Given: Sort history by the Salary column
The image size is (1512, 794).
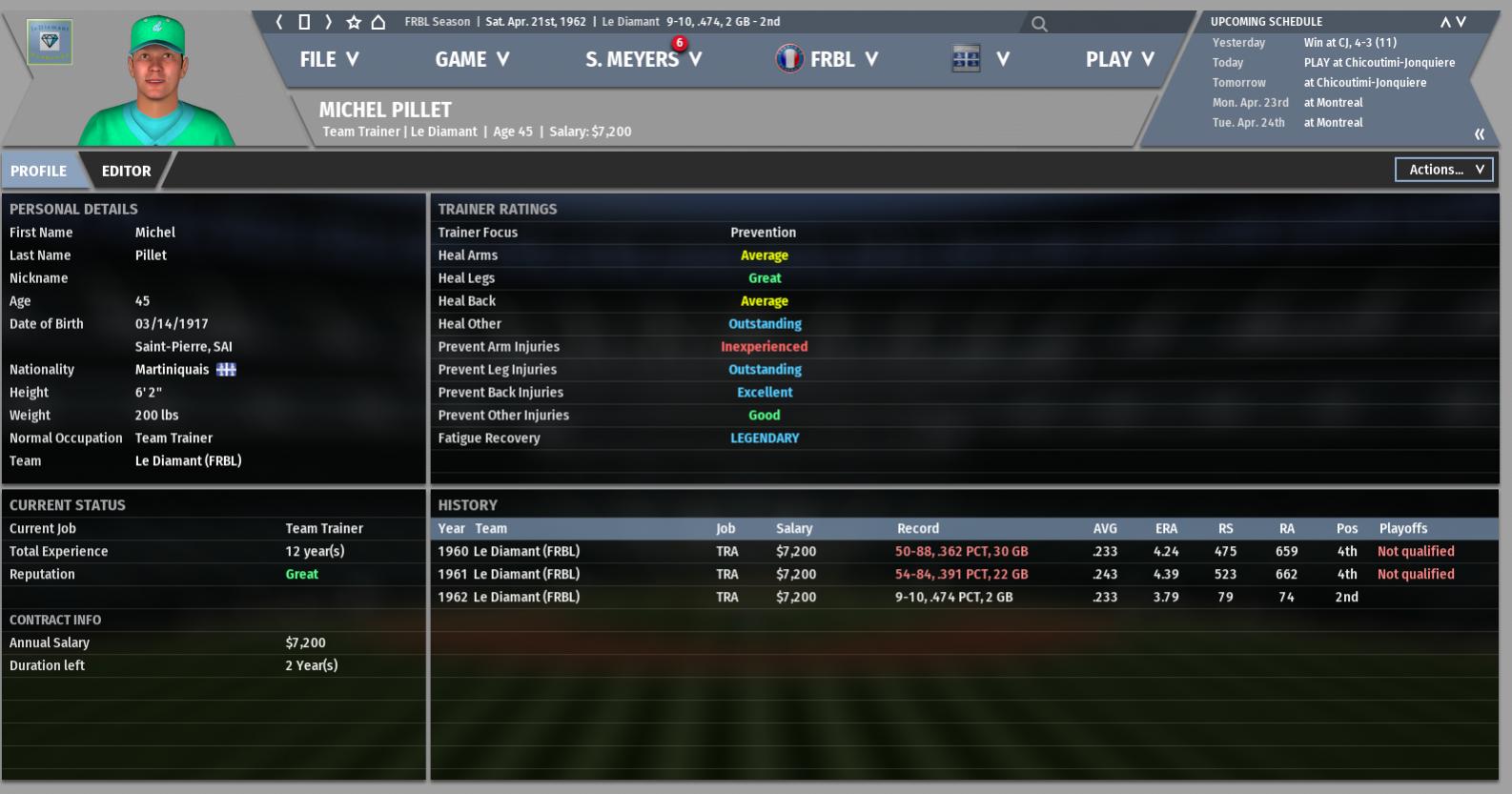Looking at the screenshot, I should coord(794,528).
